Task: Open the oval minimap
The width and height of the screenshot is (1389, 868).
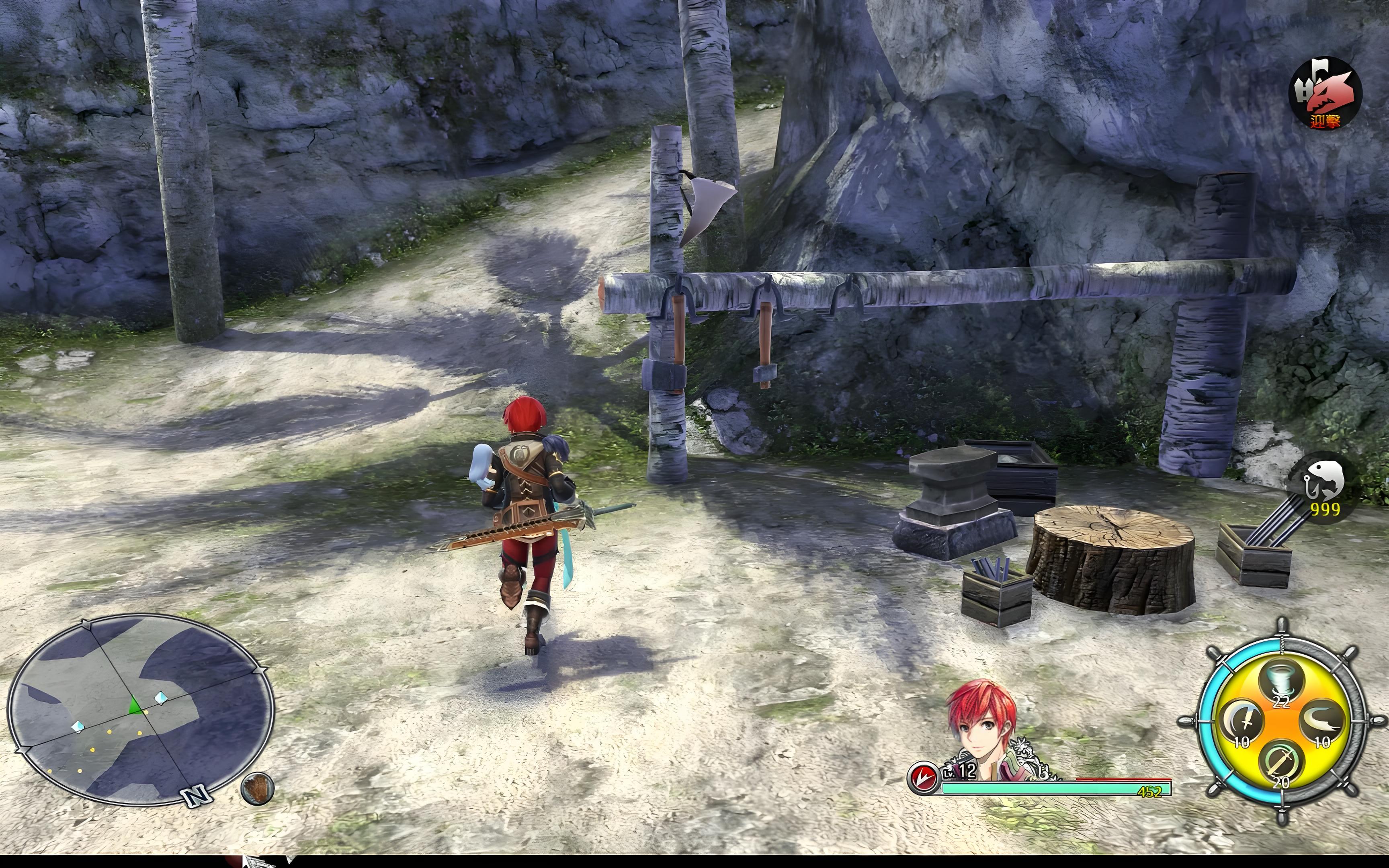Action: [141, 709]
